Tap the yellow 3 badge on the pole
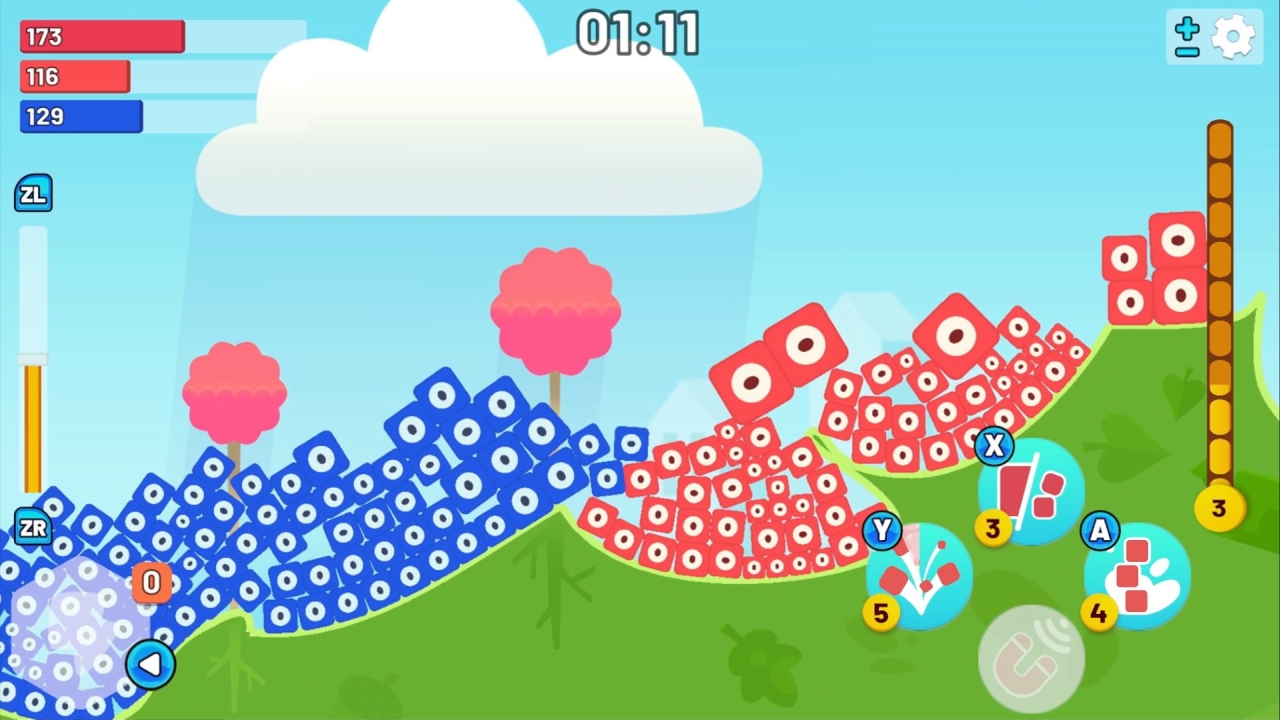1280x720 pixels. point(1218,509)
